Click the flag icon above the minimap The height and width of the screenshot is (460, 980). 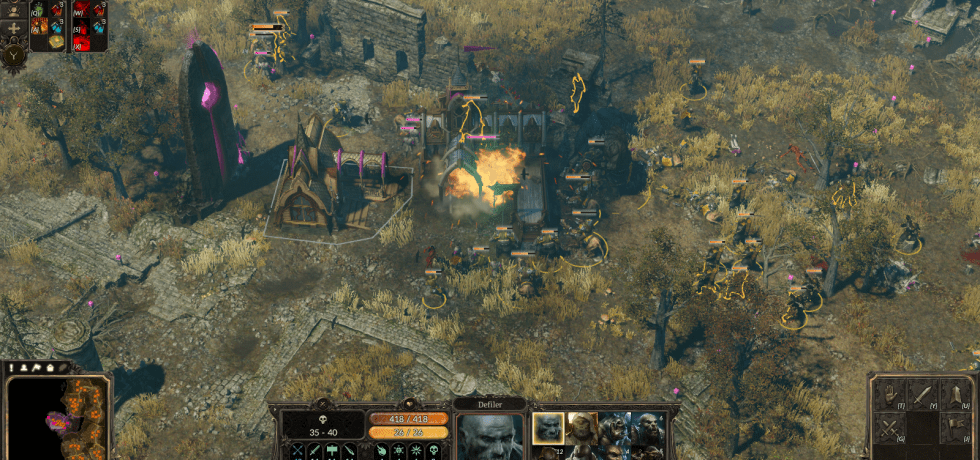(x=36, y=368)
